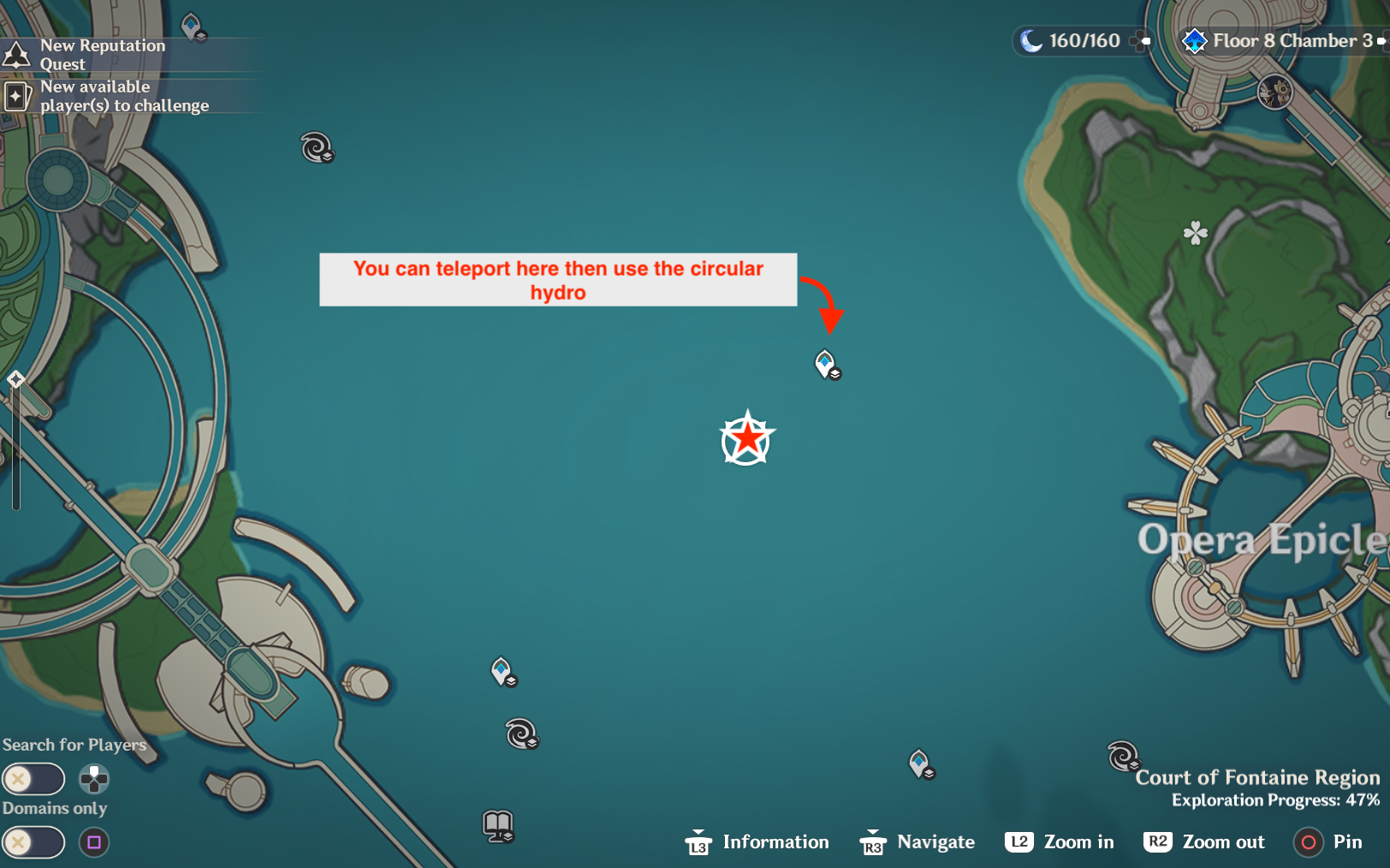Click the clover exploration icon on the eastern island
This screenshot has width=1390, height=868.
coord(1195,232)
